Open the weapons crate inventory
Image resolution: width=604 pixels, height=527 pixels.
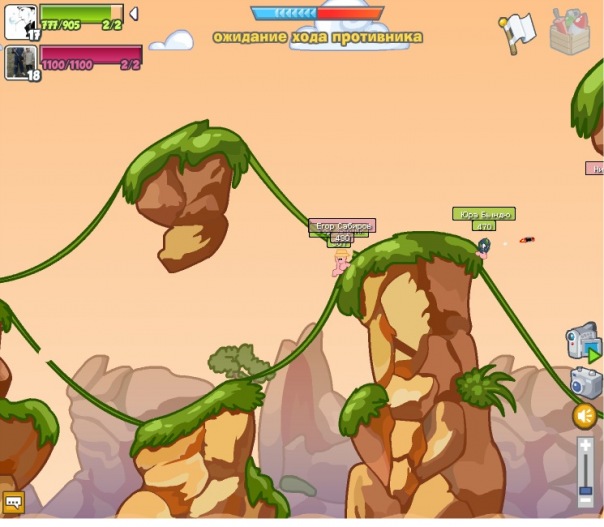tap(572, 31)
